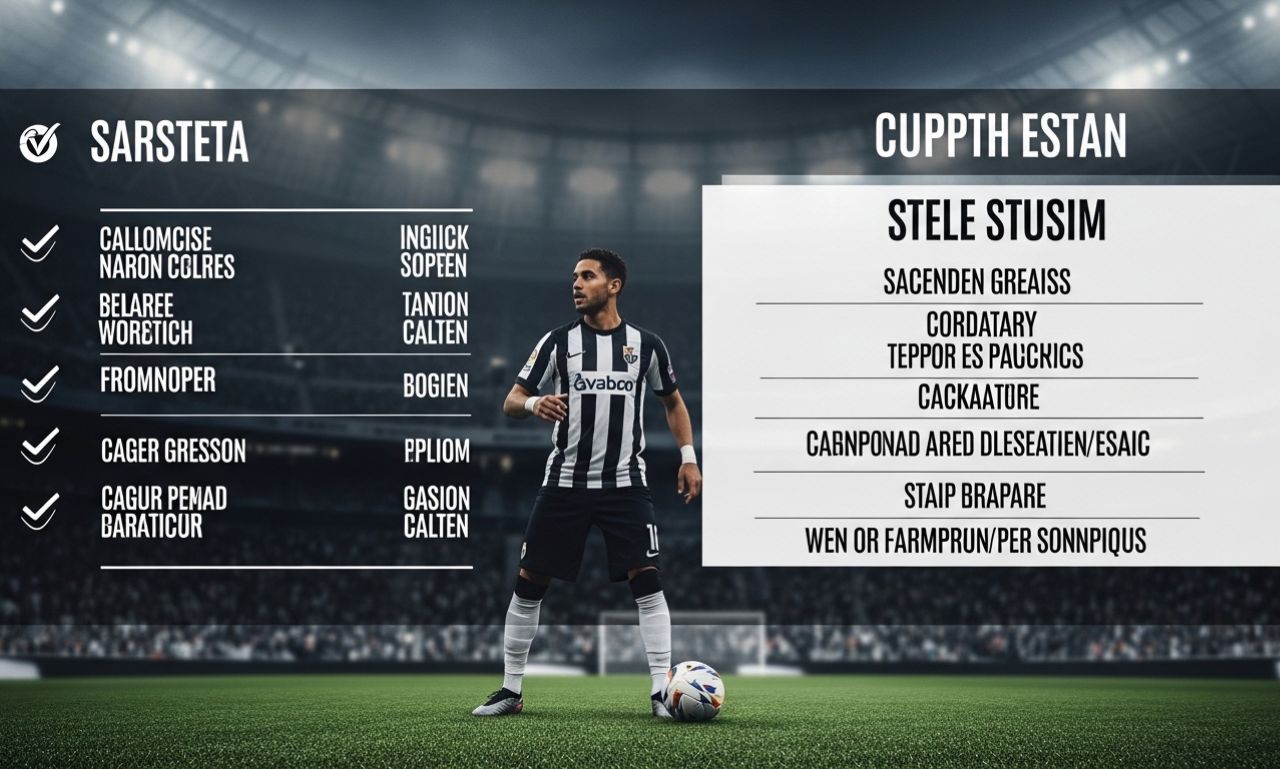Select WEN OR FARMPRUN/PER SONNPIQUS entry
Viewport: 1280px width, 769px height.
click(x=975, y=542)
